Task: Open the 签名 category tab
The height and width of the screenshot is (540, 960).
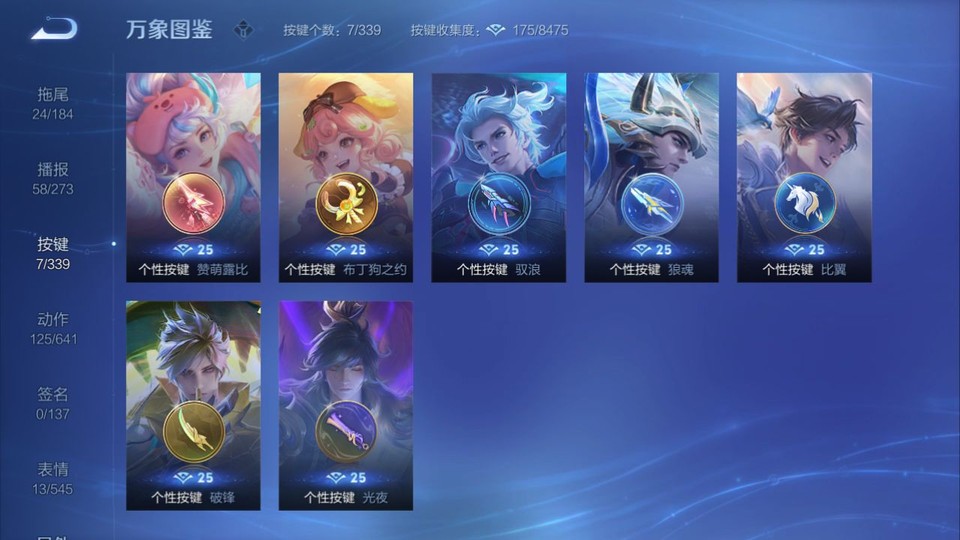Action: point(54,403)
